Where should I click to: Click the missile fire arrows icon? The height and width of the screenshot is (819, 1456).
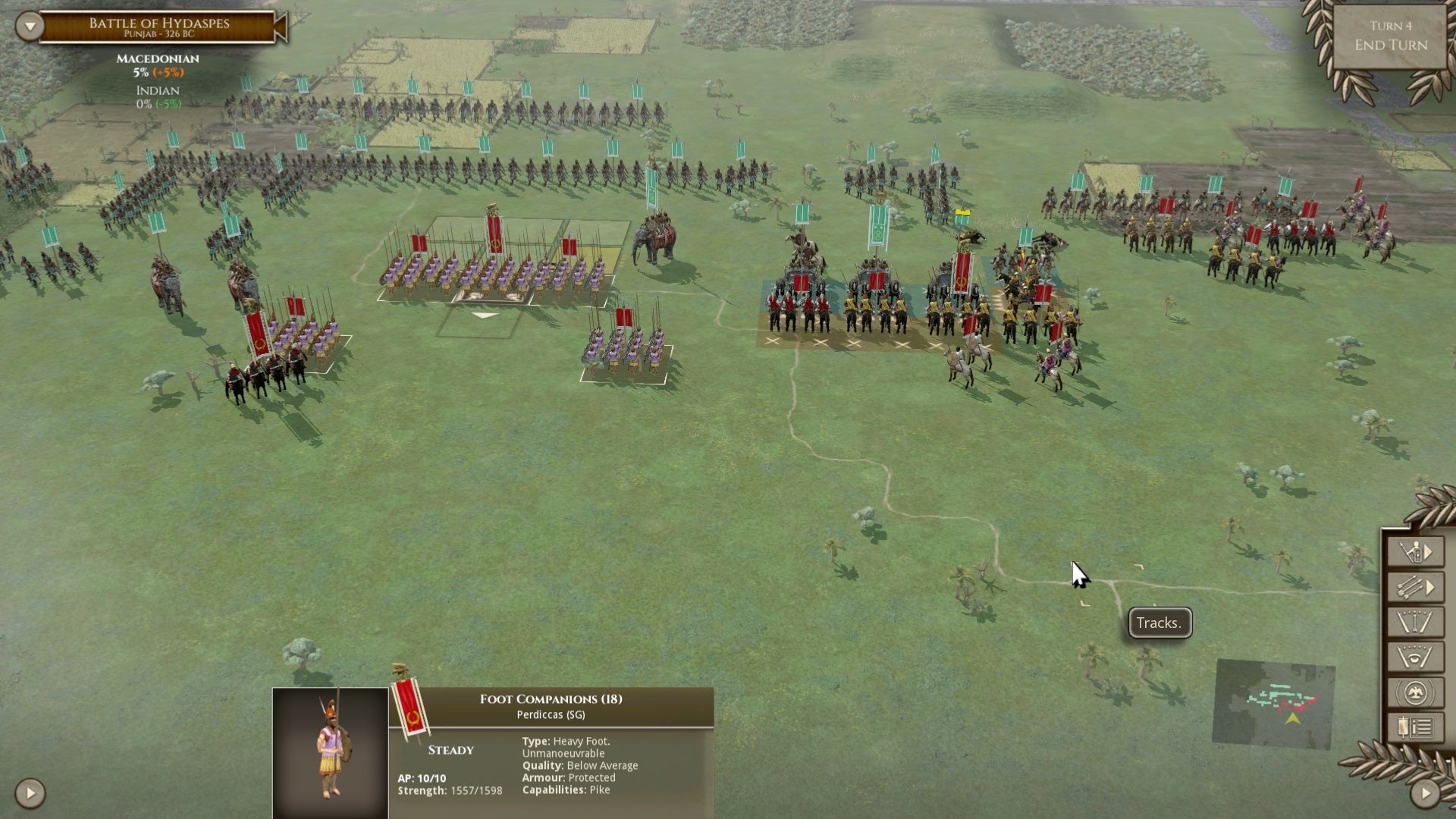[x=1415, y=585]
